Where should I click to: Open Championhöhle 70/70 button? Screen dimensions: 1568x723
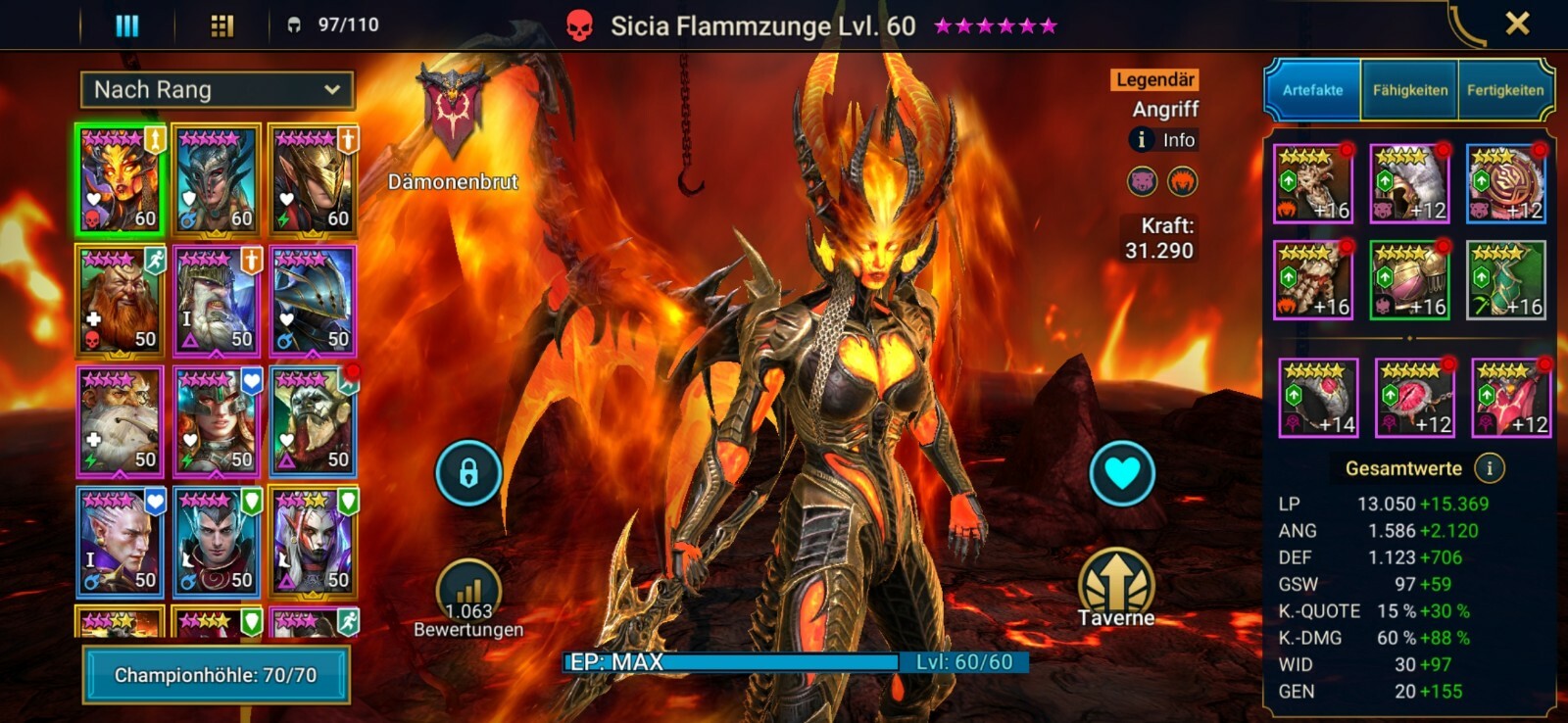click(216, 675)
